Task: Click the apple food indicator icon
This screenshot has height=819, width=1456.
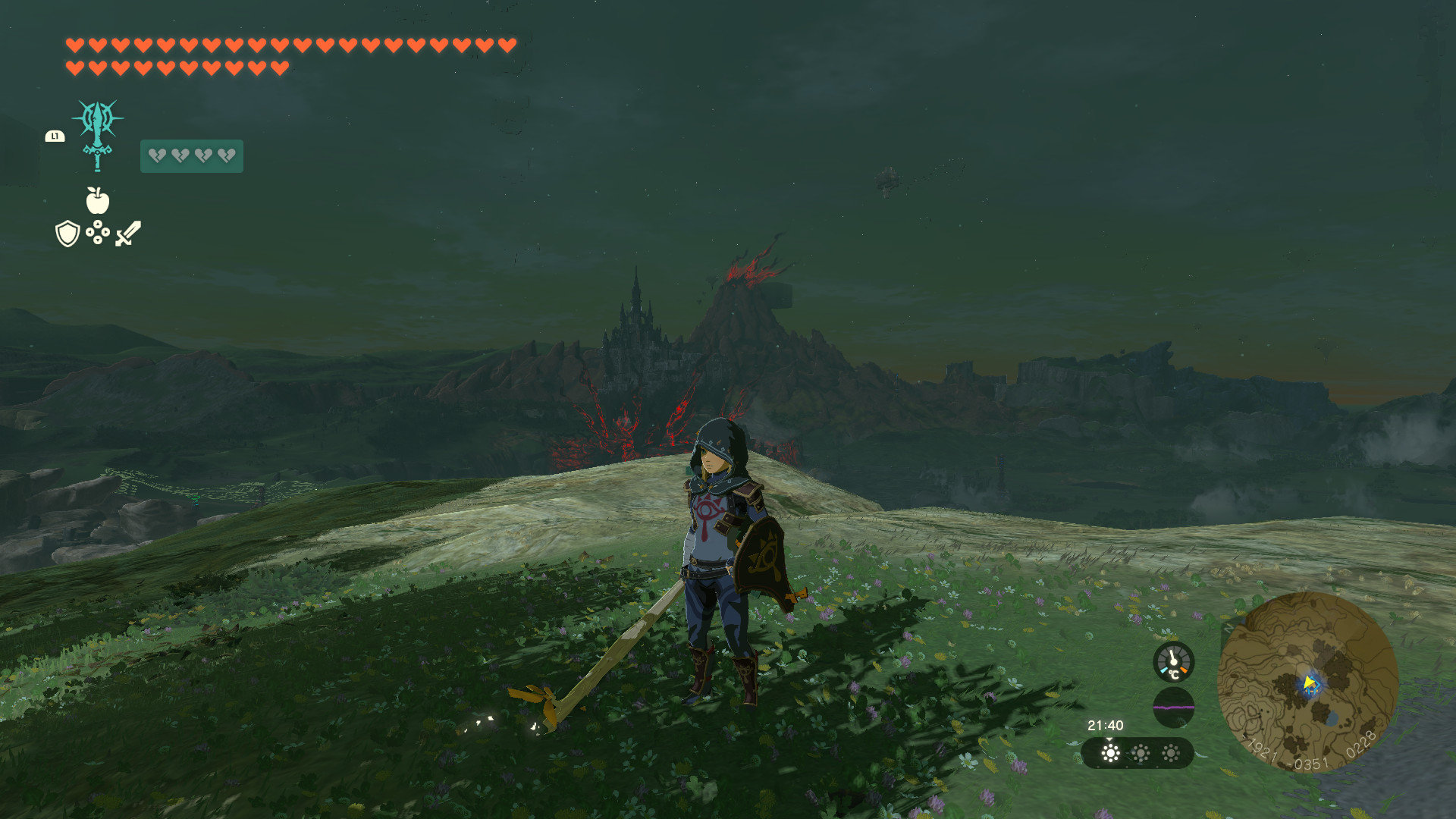Action: 99,202
